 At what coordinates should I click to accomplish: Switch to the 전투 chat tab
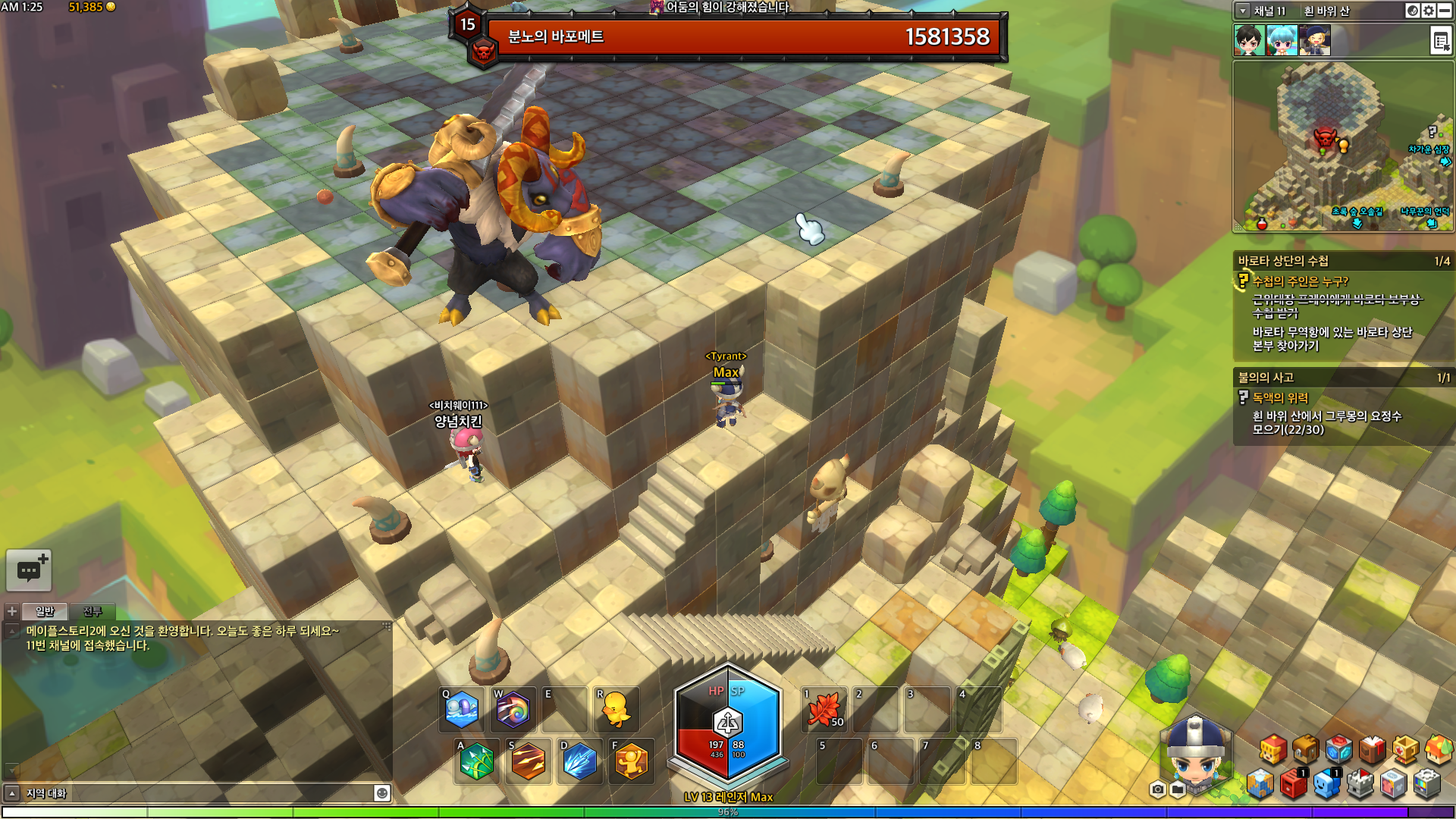pos(92,612)
